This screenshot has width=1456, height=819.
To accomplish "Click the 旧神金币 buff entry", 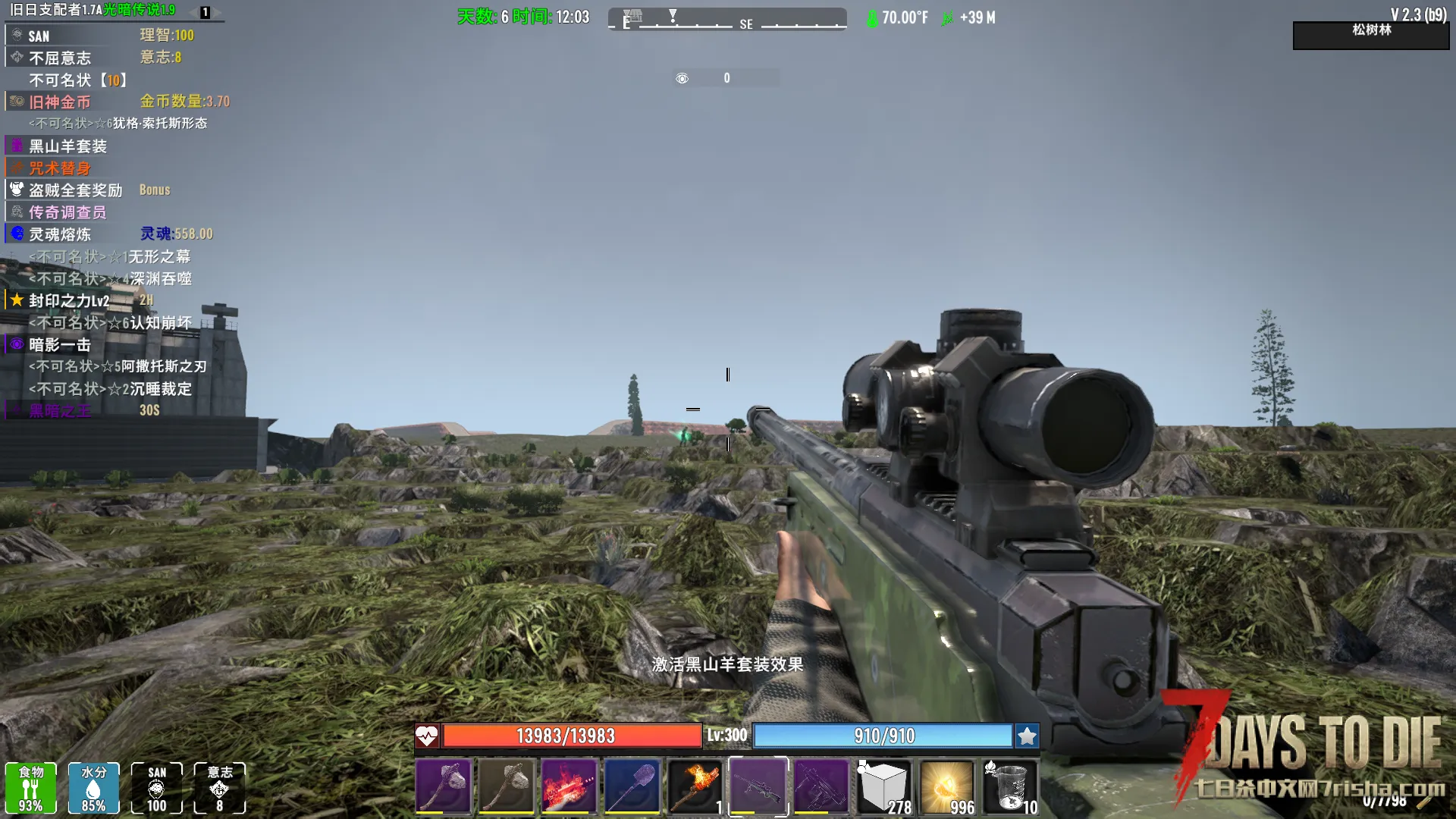I will click(59, 102).
